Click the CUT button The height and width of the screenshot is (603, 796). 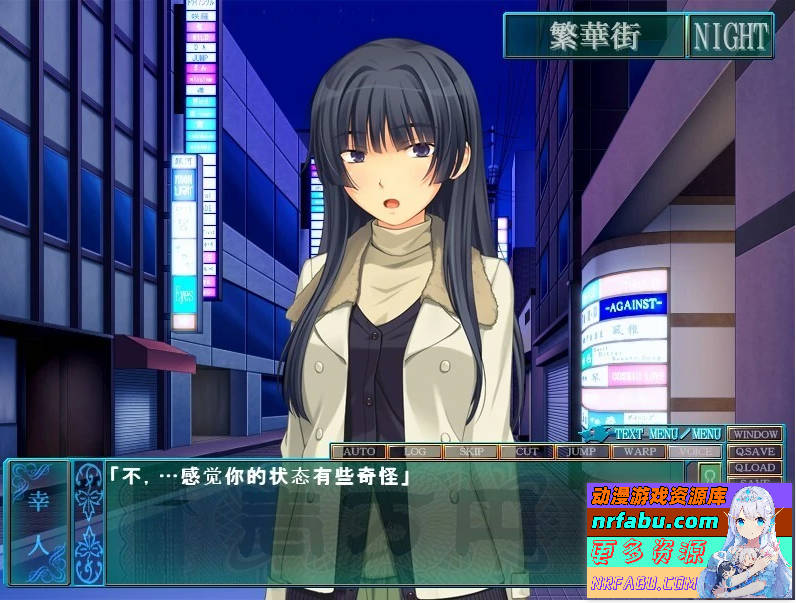(x=527, y=451)
